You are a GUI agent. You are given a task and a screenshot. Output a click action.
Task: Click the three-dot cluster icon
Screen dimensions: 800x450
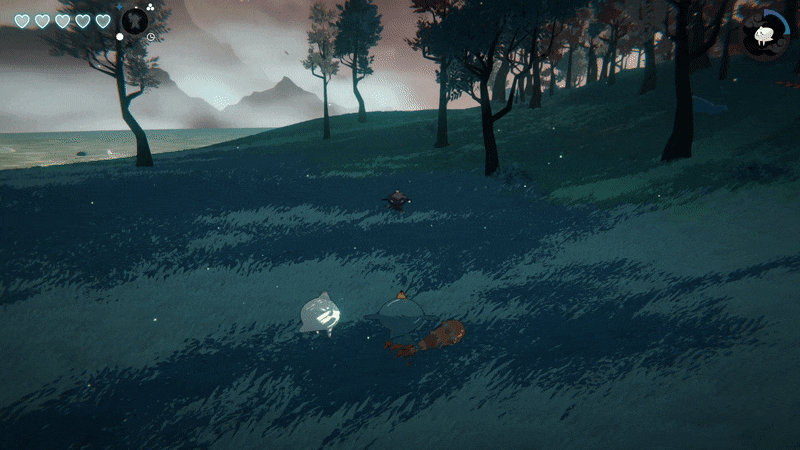click(x=150, y=6)
